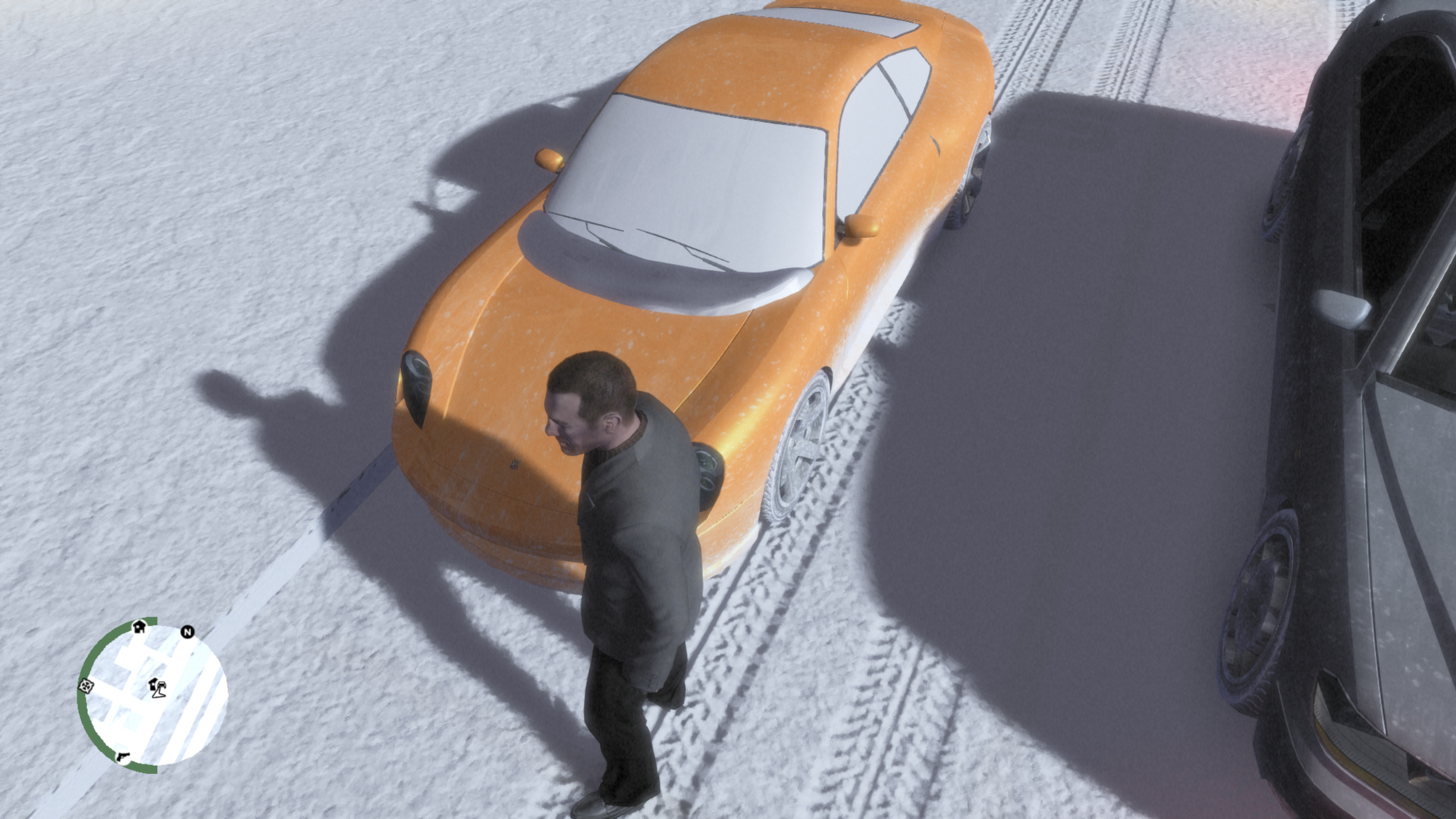Screen dimensions: 1456x819
Task: Select the safehouse marker on the minimap's top edge
Action: point(139,627)
